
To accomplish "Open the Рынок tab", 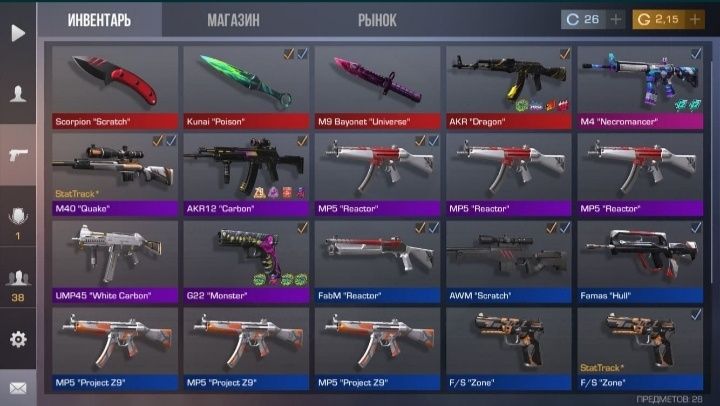I will pyautogui.click(x=377, y=20).
